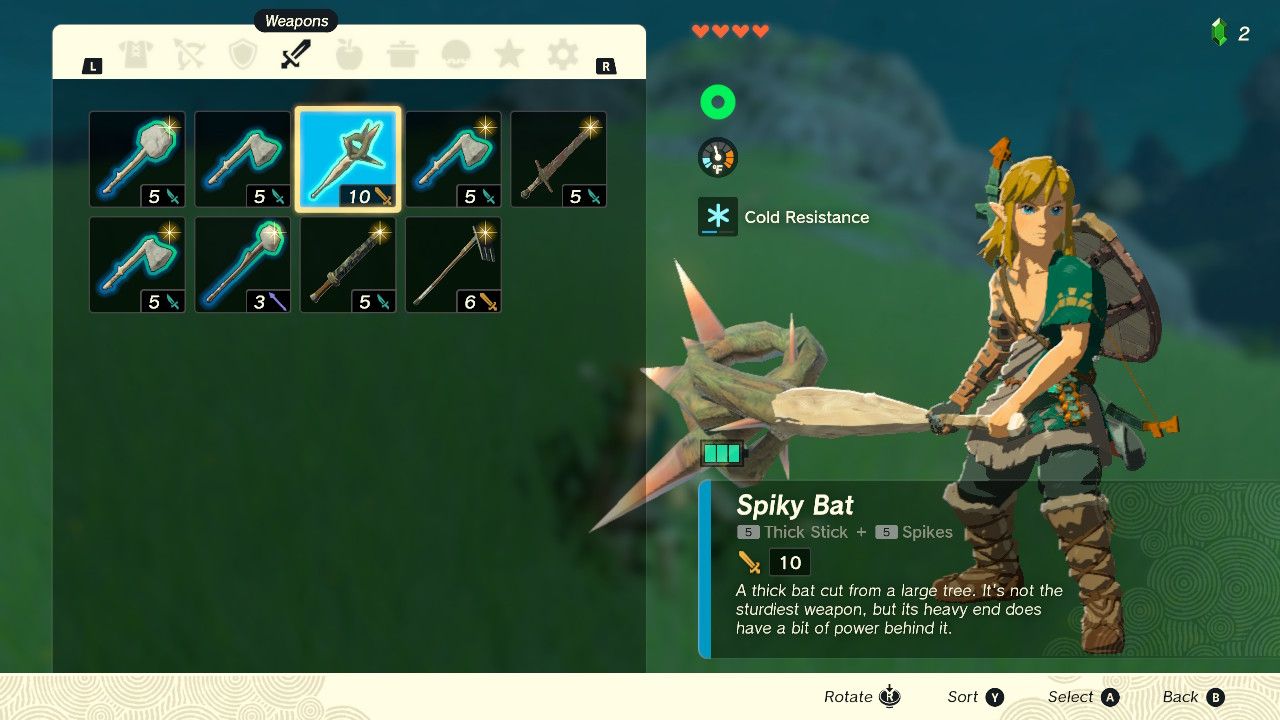Open the system gear tab
The height and width of the screenshot is (720, 1280).
(x=562, y=55)
